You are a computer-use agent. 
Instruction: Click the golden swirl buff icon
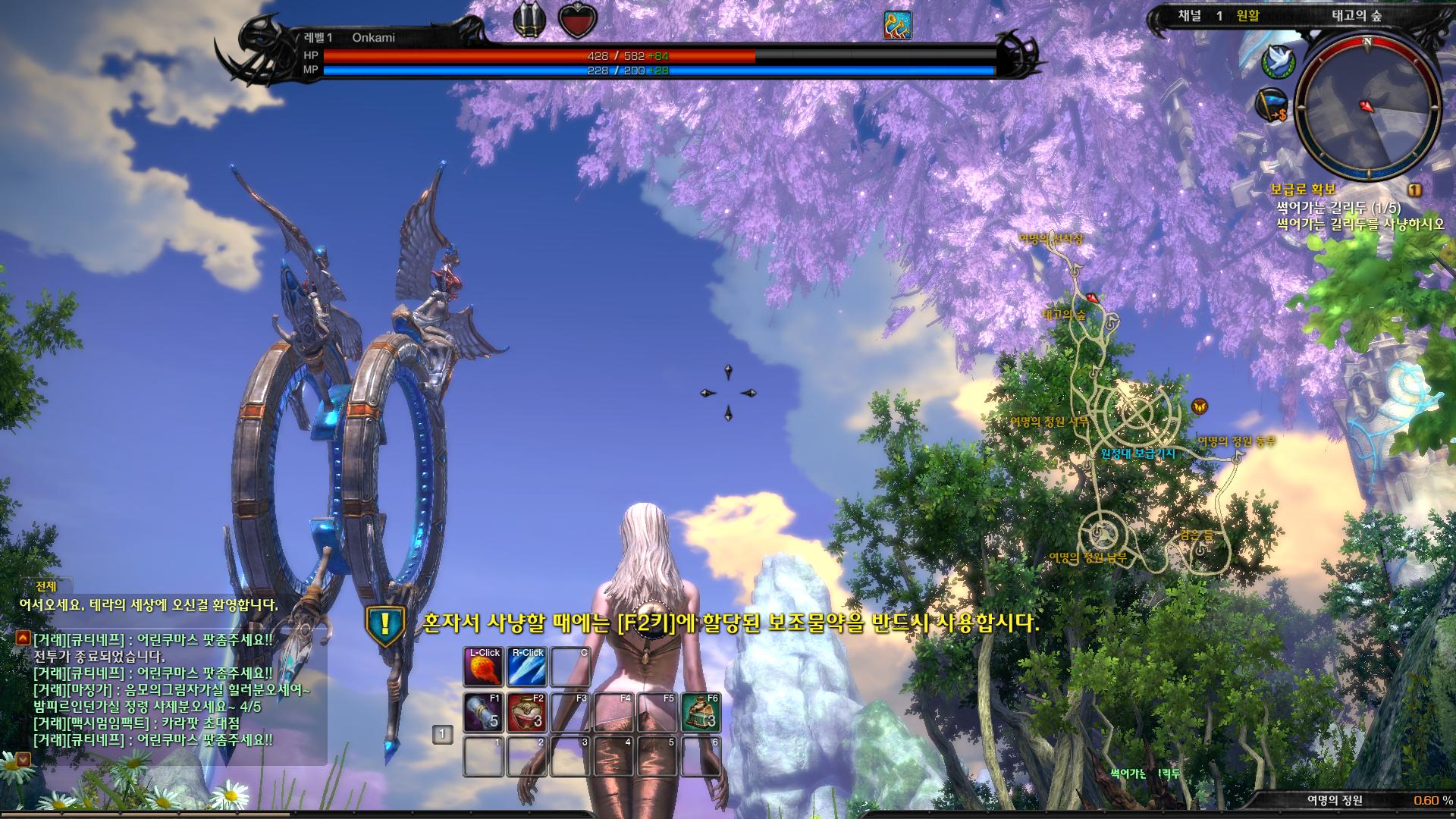tap(897, 25)
